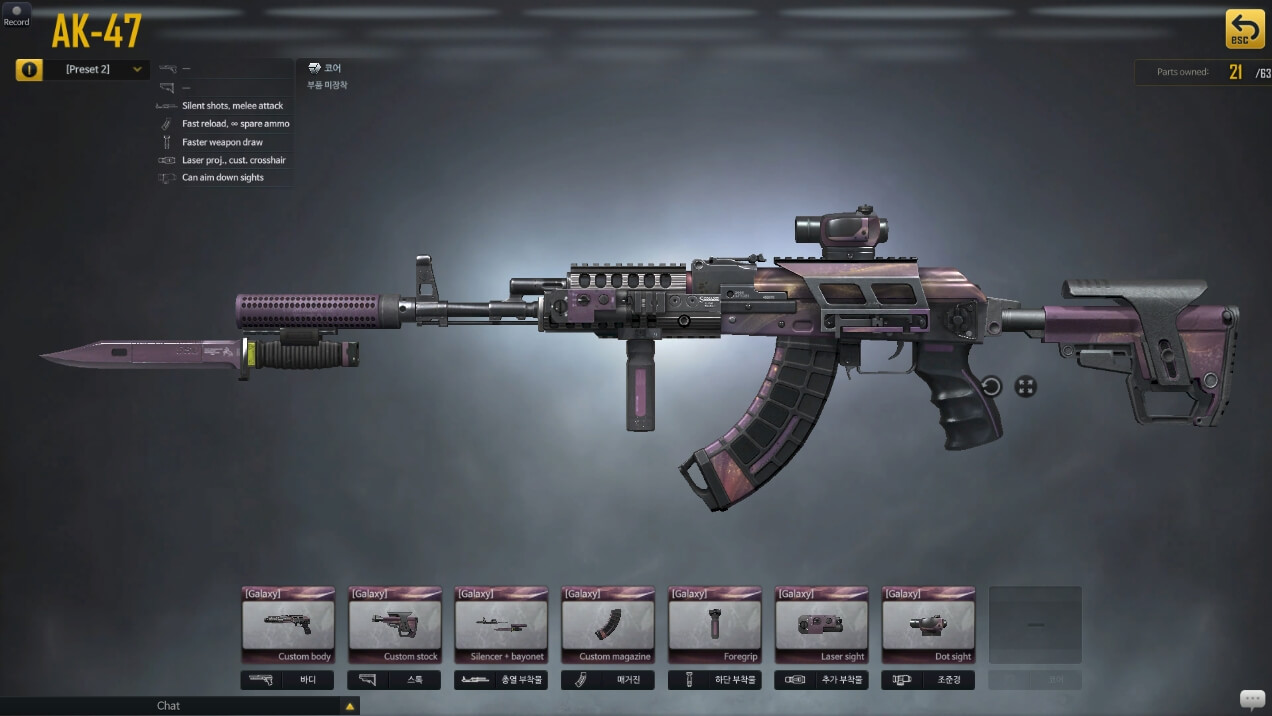This screenshot has height=716, width=1272.
Task: Open the Preset 2 dropdown
Action: click(x=97, y=69)
